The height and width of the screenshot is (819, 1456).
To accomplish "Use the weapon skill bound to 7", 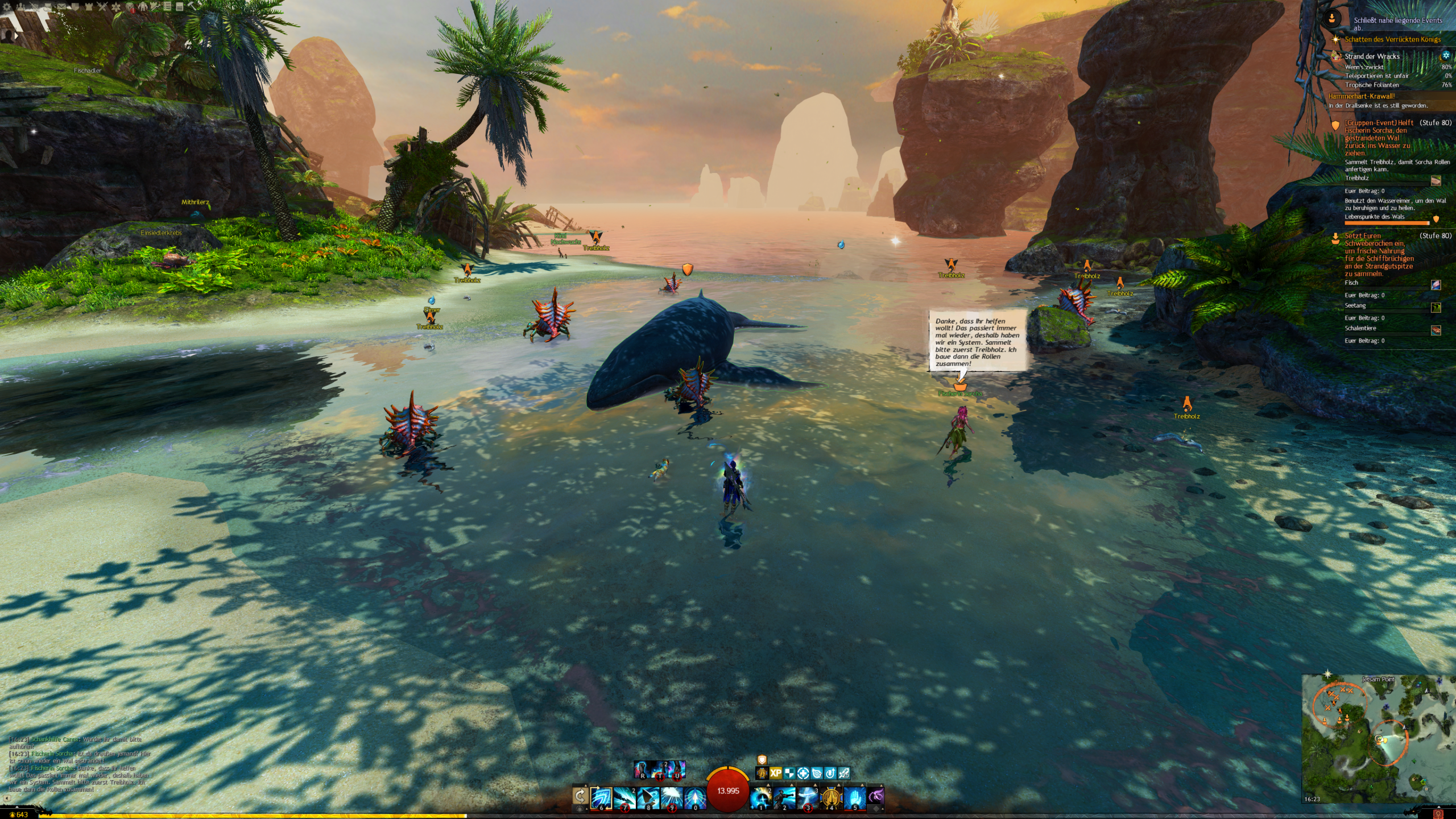I will coord(624,797).
